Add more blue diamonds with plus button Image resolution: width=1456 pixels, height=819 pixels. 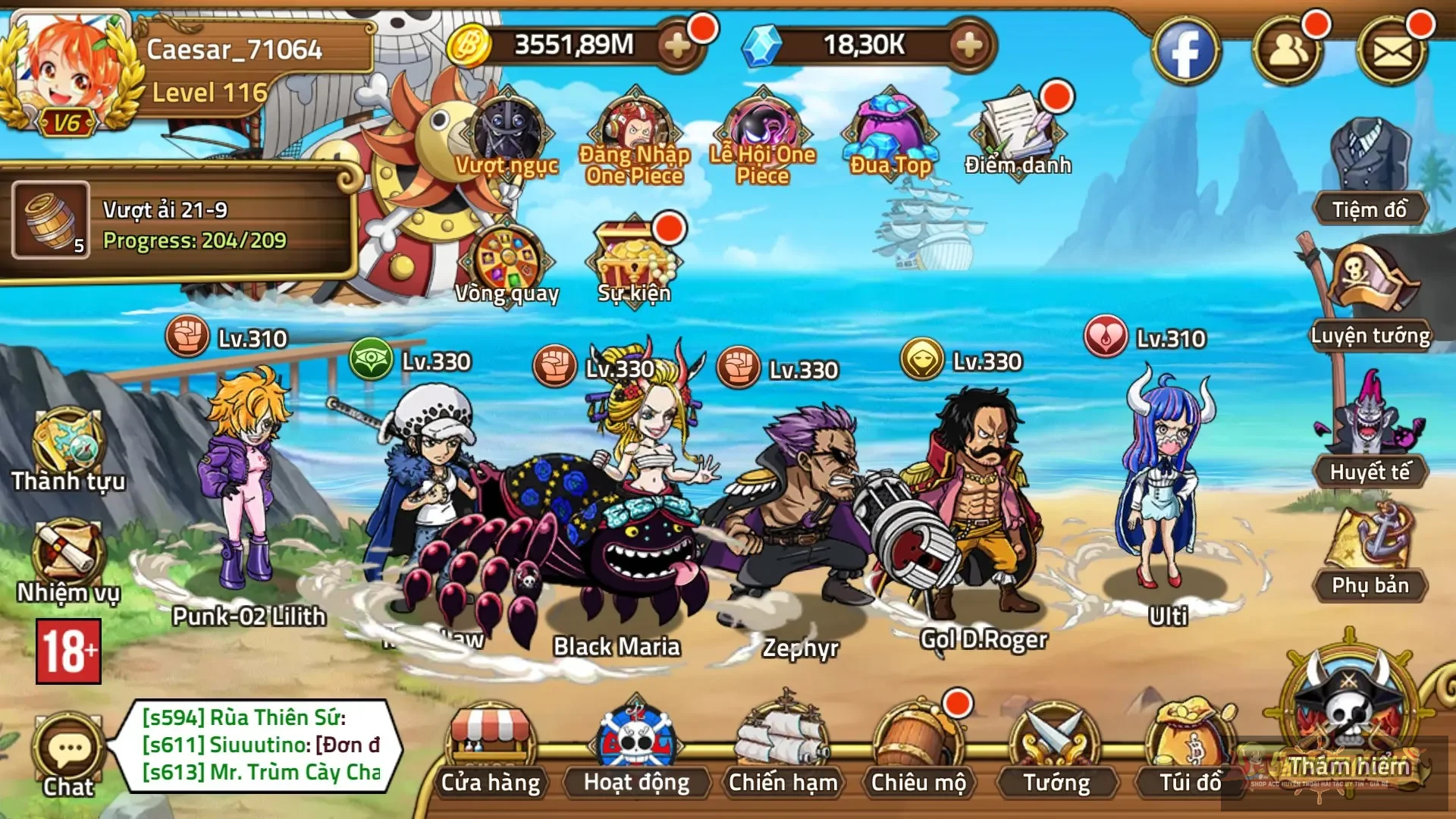coord(968,47)
